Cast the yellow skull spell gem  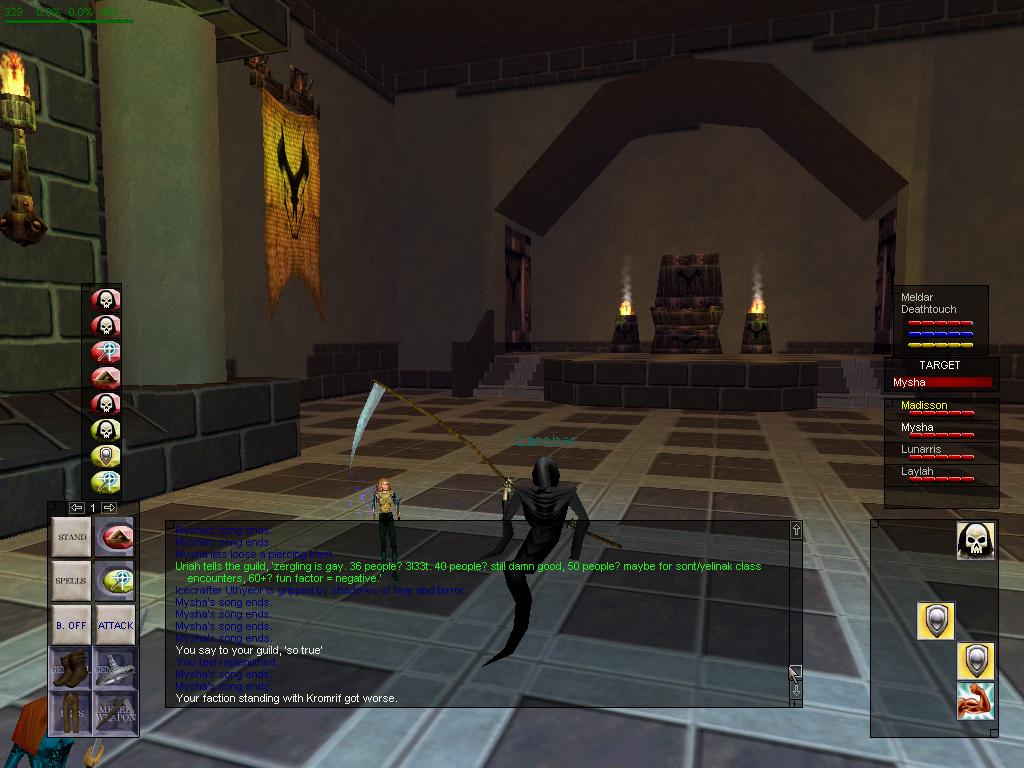(106, 431)
